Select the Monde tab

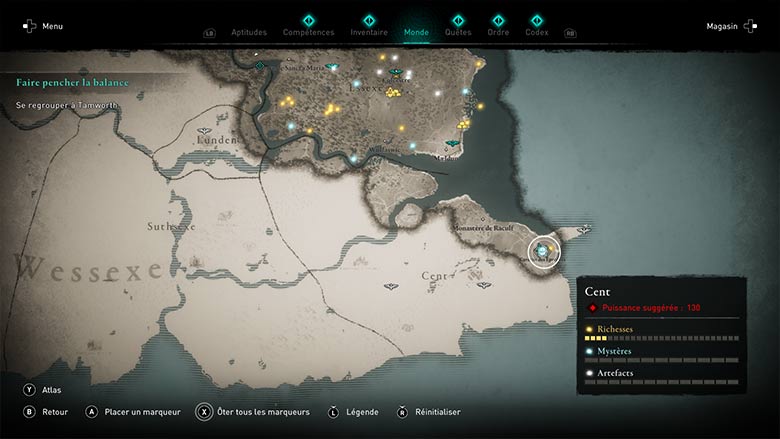tap(416, 32)
